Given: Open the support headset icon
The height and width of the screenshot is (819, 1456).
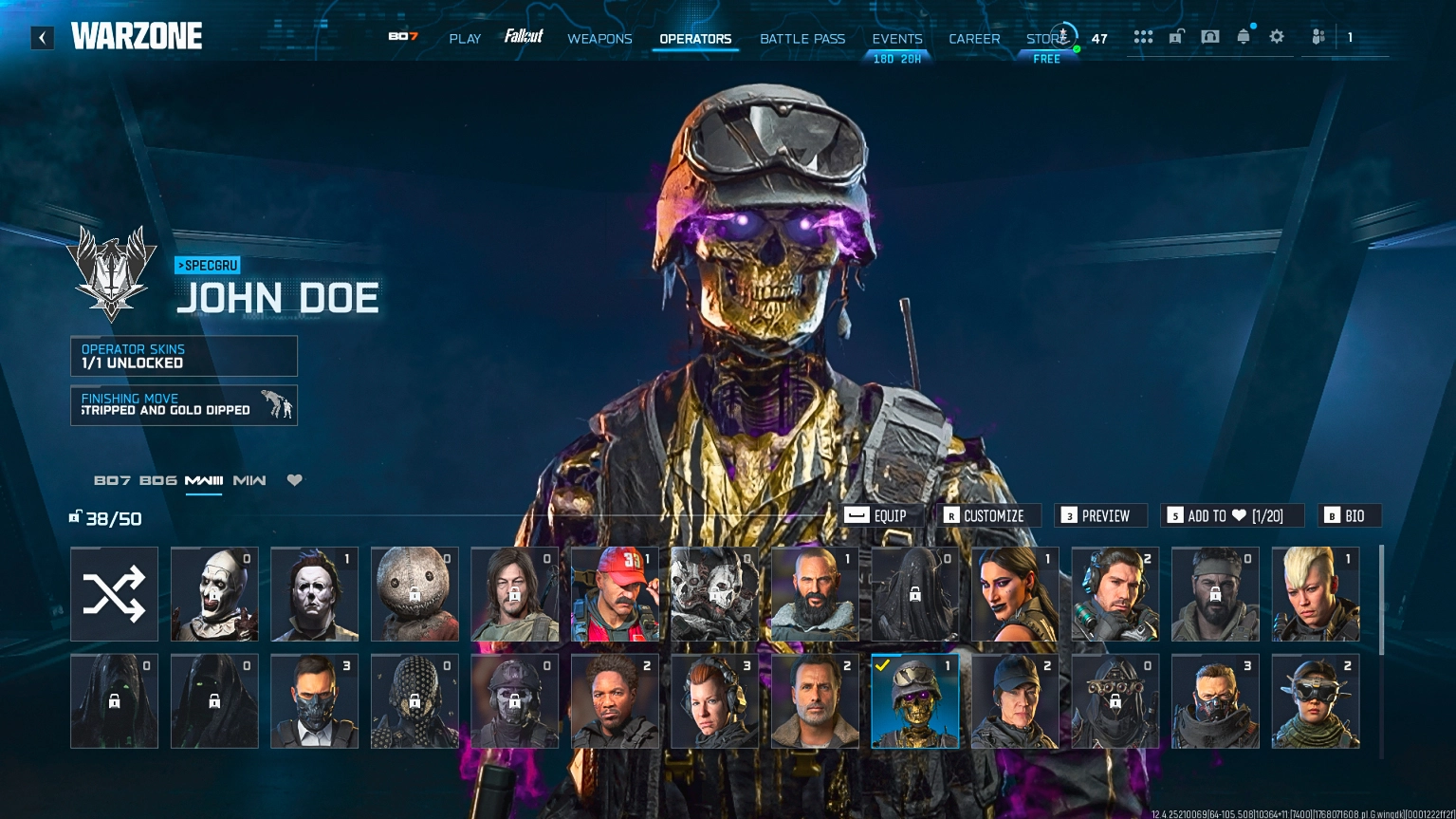Looking at the screenshot, I should point(1208,36).
